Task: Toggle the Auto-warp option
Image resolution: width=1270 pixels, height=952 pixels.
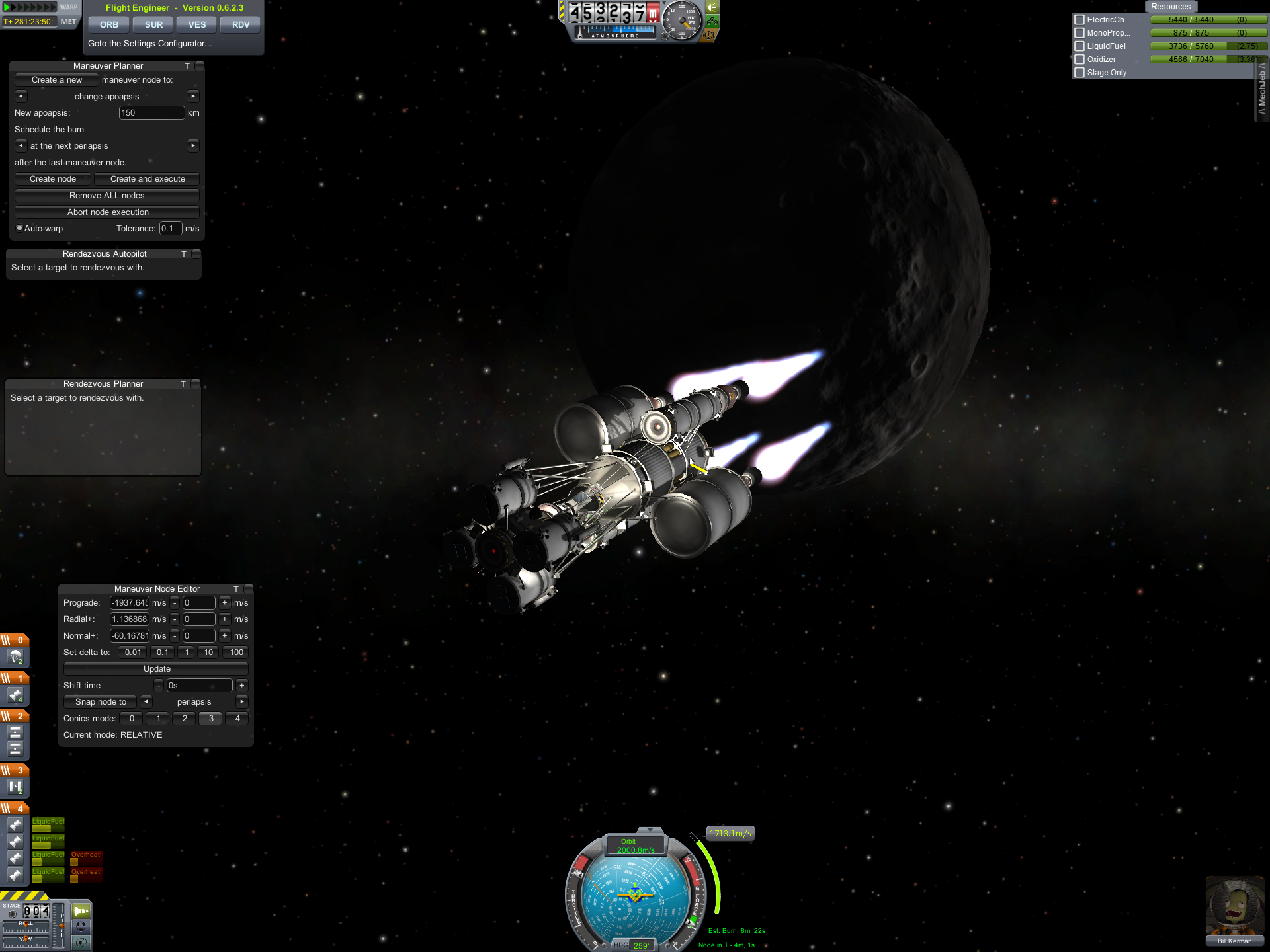Action: click(x=20, y=228)
